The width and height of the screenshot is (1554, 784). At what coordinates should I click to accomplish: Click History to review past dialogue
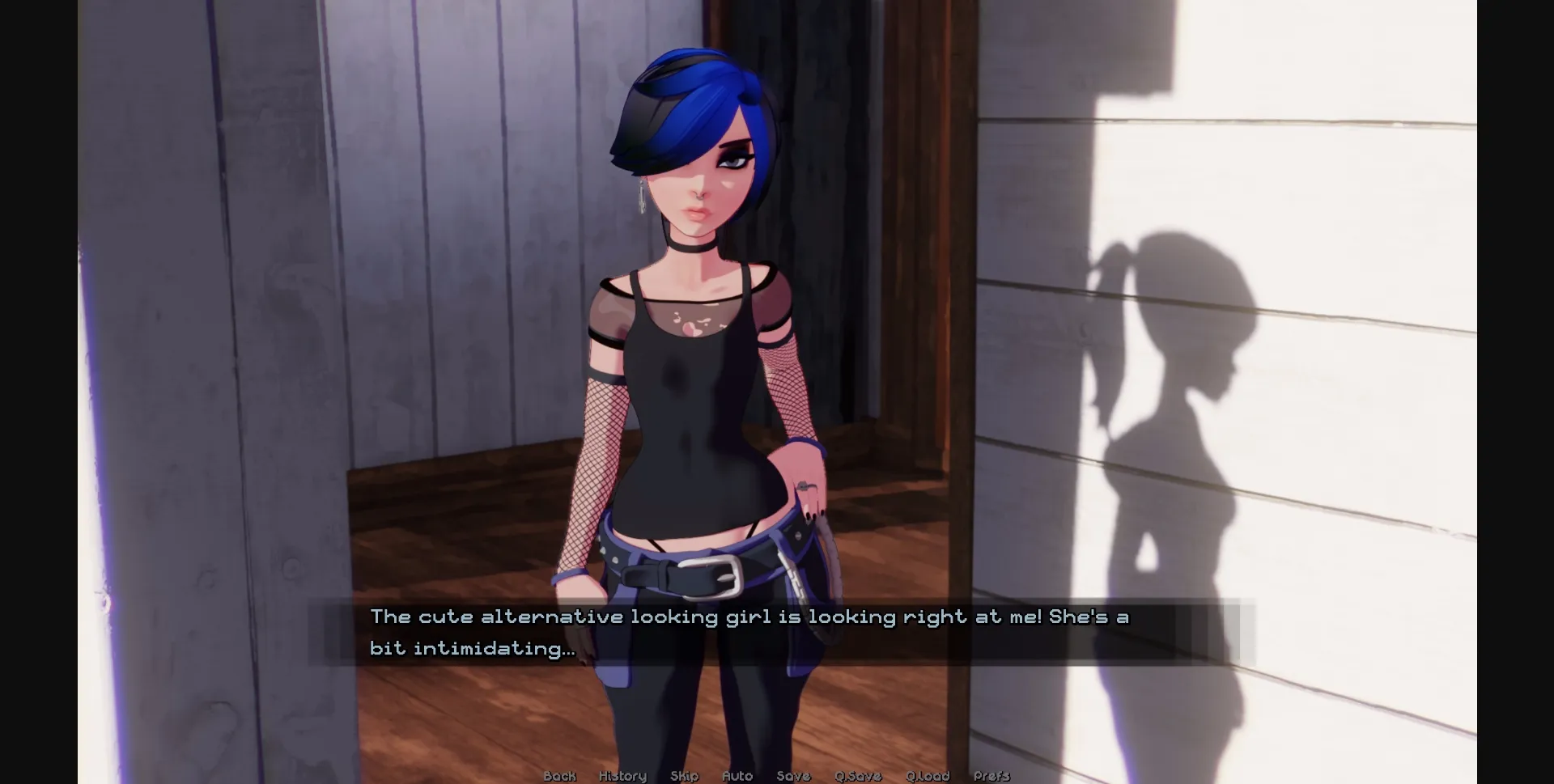(622, 776)
